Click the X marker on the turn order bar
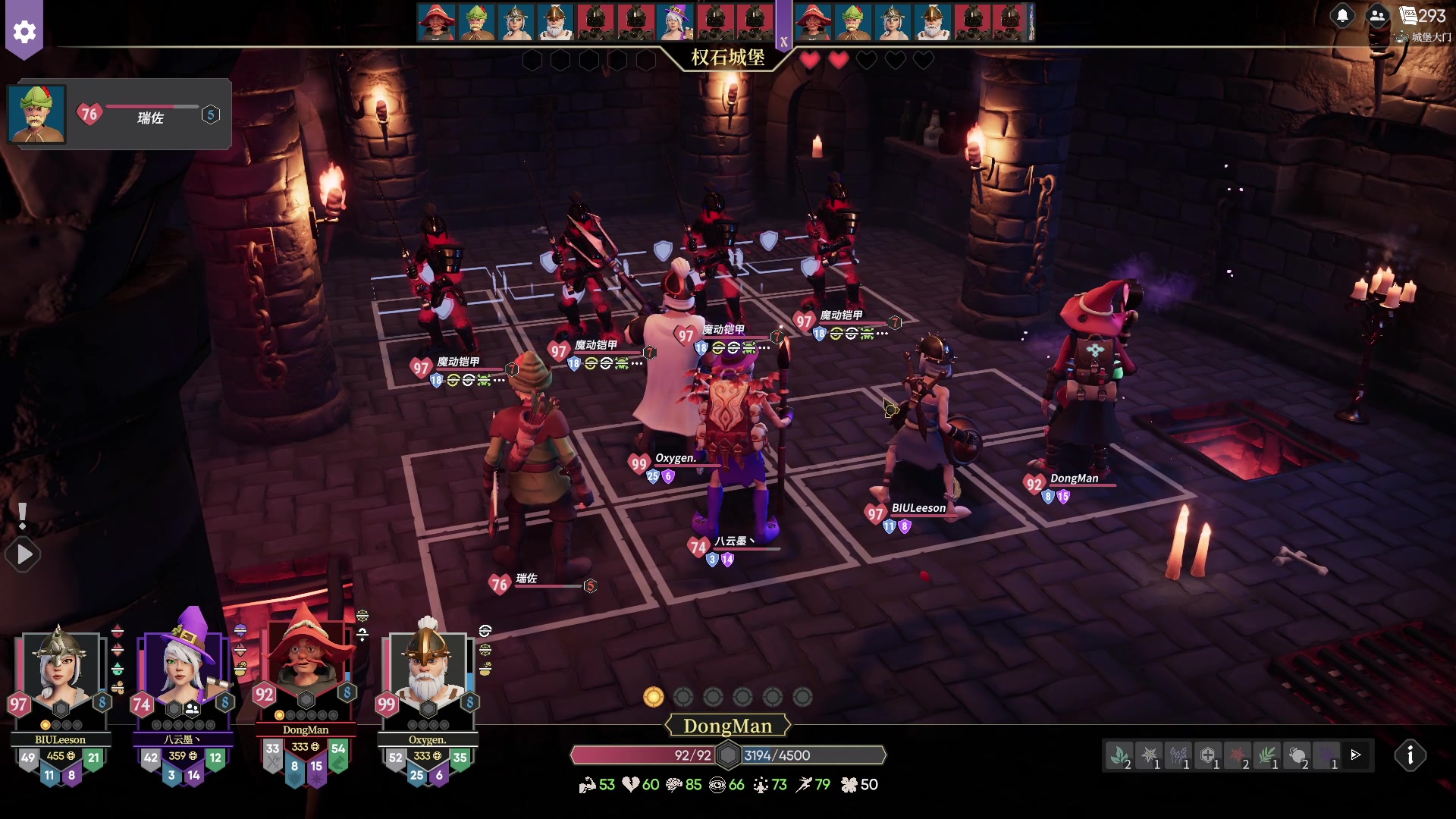This screenshot has height=819, width=1456. click(783, 42)
